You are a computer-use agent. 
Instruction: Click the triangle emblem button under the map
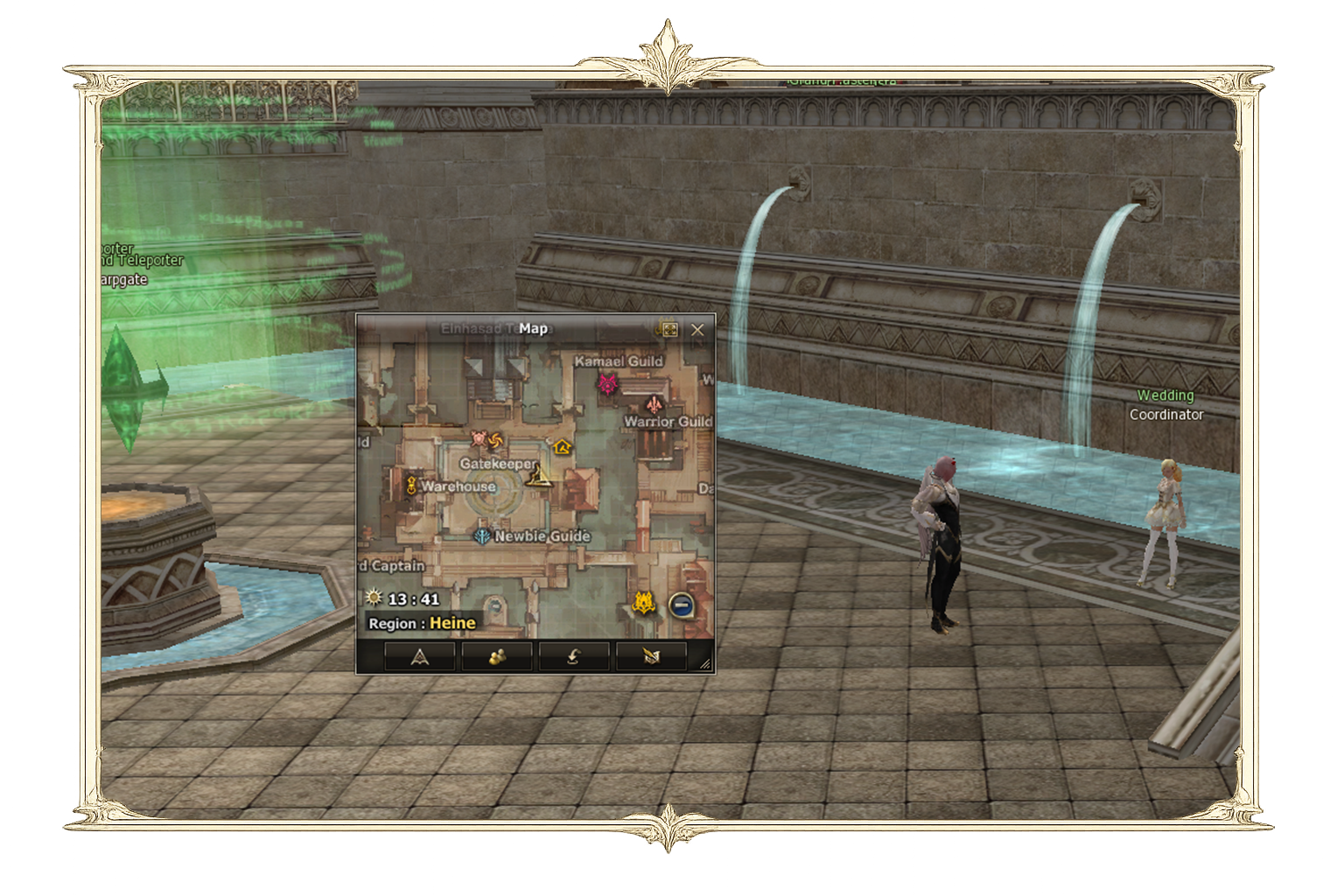420,656
